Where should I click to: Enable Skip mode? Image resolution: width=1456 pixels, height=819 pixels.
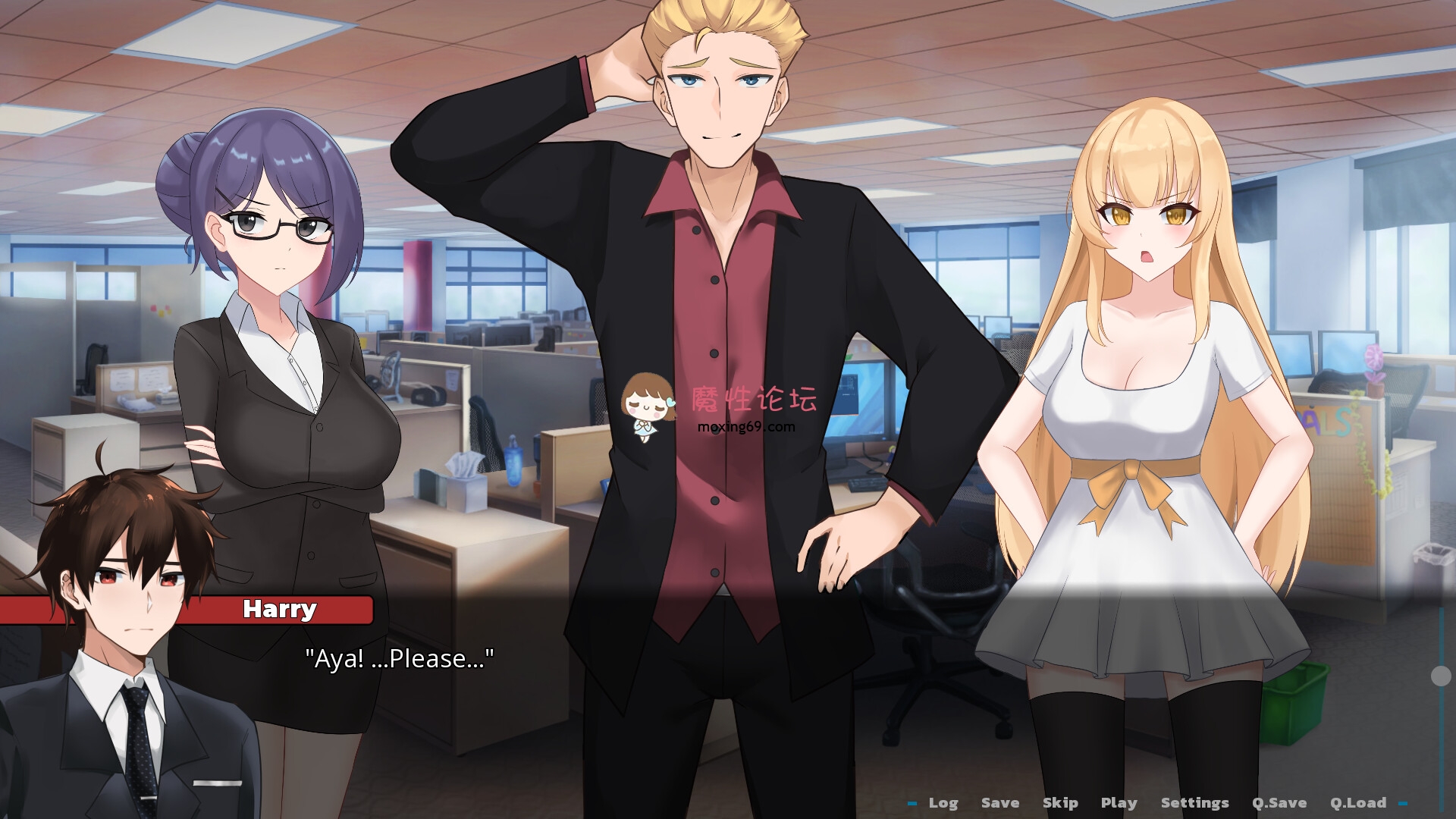(1061, 802)
